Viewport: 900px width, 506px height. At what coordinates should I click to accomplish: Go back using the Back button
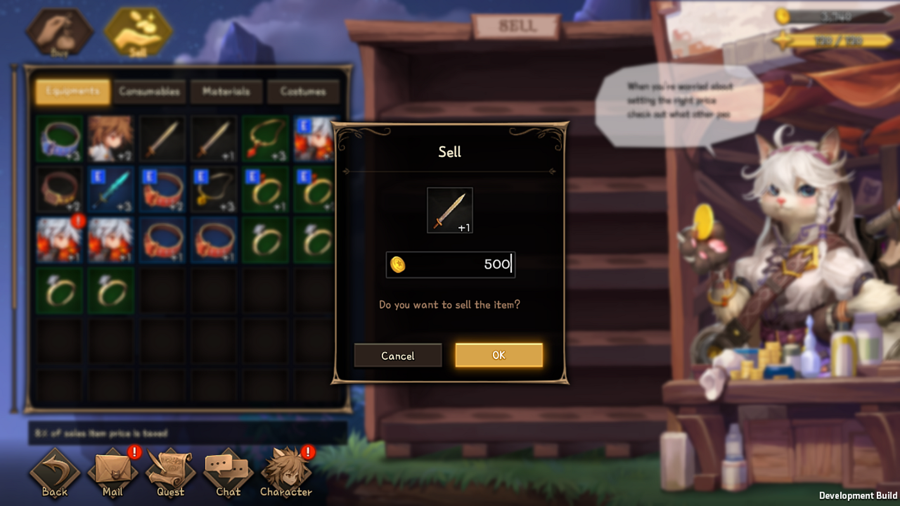[x=55, y=473]
